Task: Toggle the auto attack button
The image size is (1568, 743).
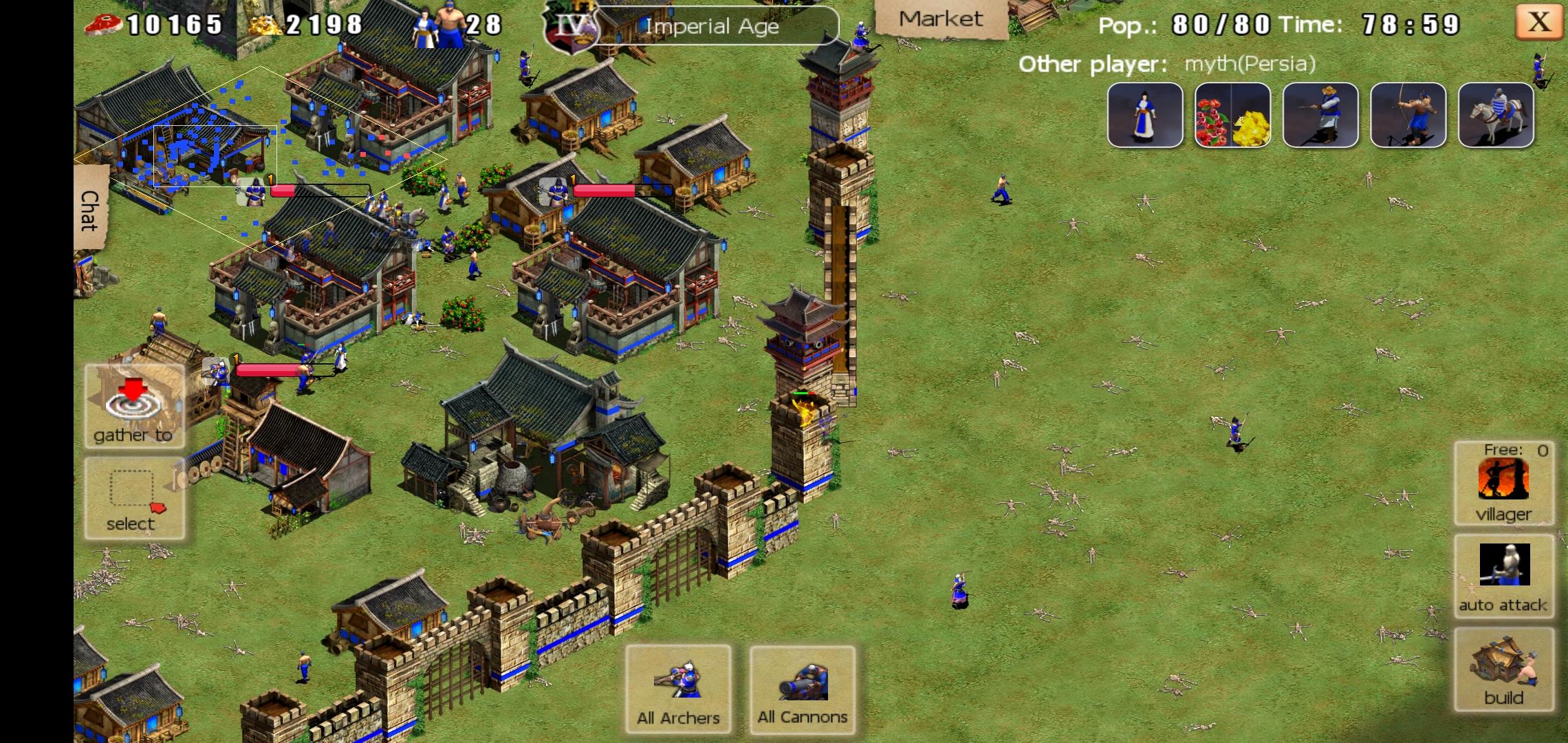Action: [1503, 576]
